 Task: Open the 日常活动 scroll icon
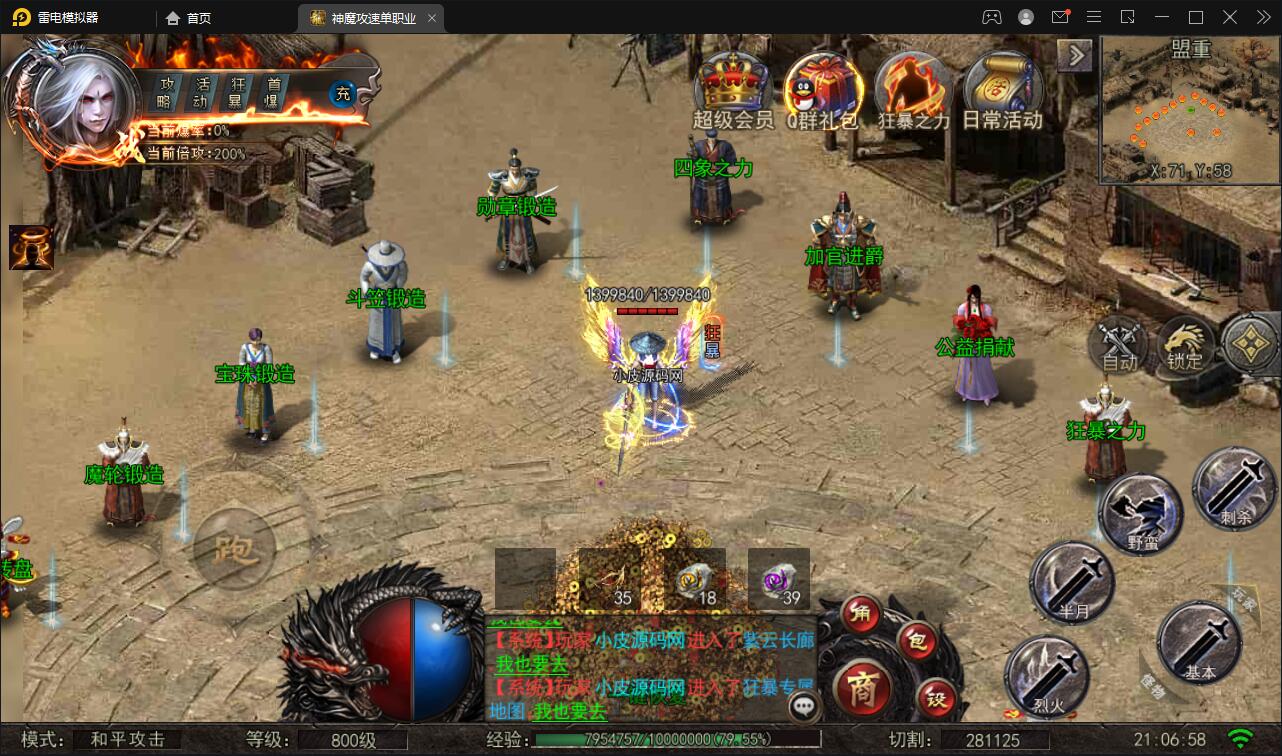coord(1002,85)
